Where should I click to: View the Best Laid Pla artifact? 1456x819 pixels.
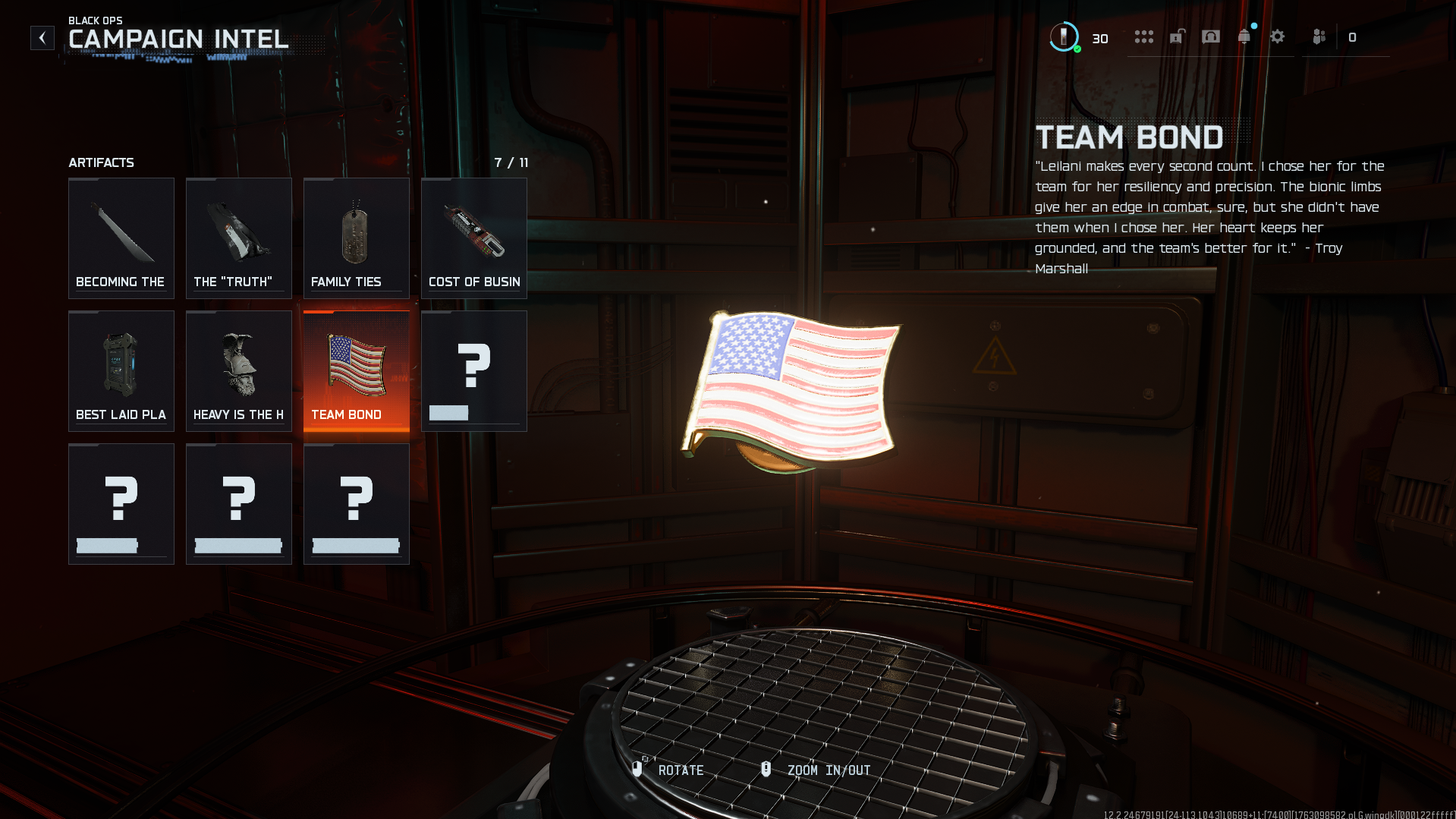(x=121, y=370)
